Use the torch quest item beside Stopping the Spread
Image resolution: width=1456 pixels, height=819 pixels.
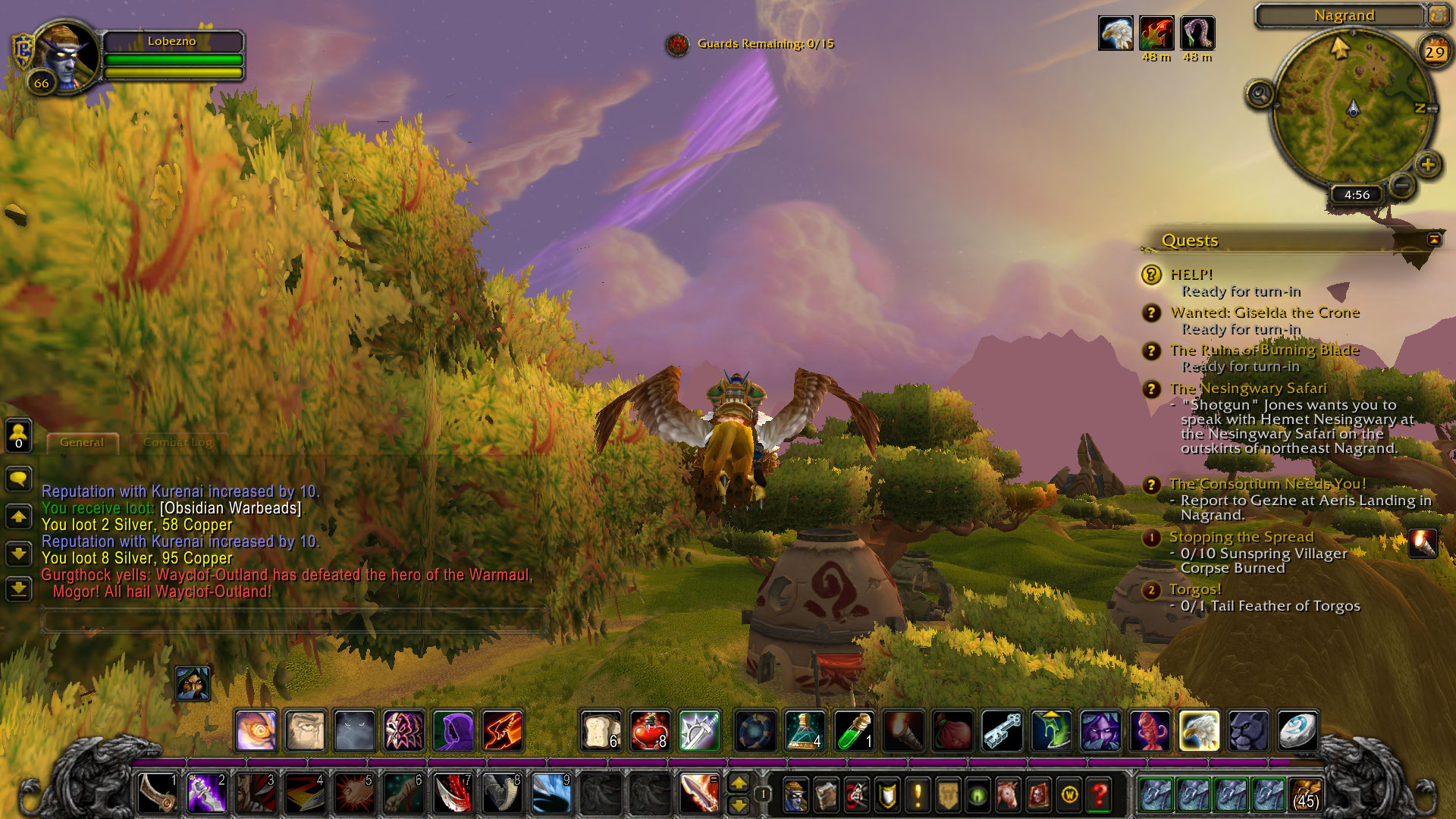pos(1423,544)
